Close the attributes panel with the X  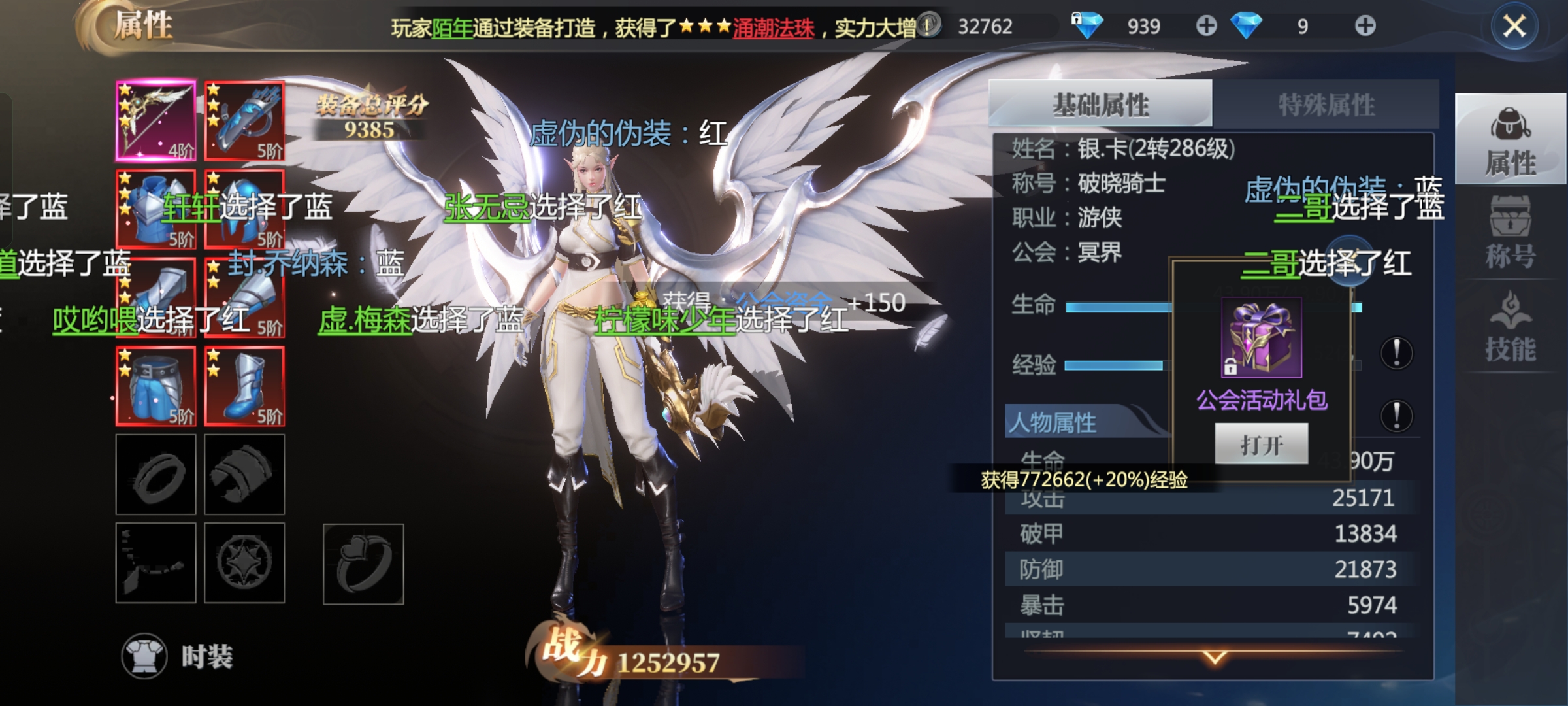pos(1514,27)
